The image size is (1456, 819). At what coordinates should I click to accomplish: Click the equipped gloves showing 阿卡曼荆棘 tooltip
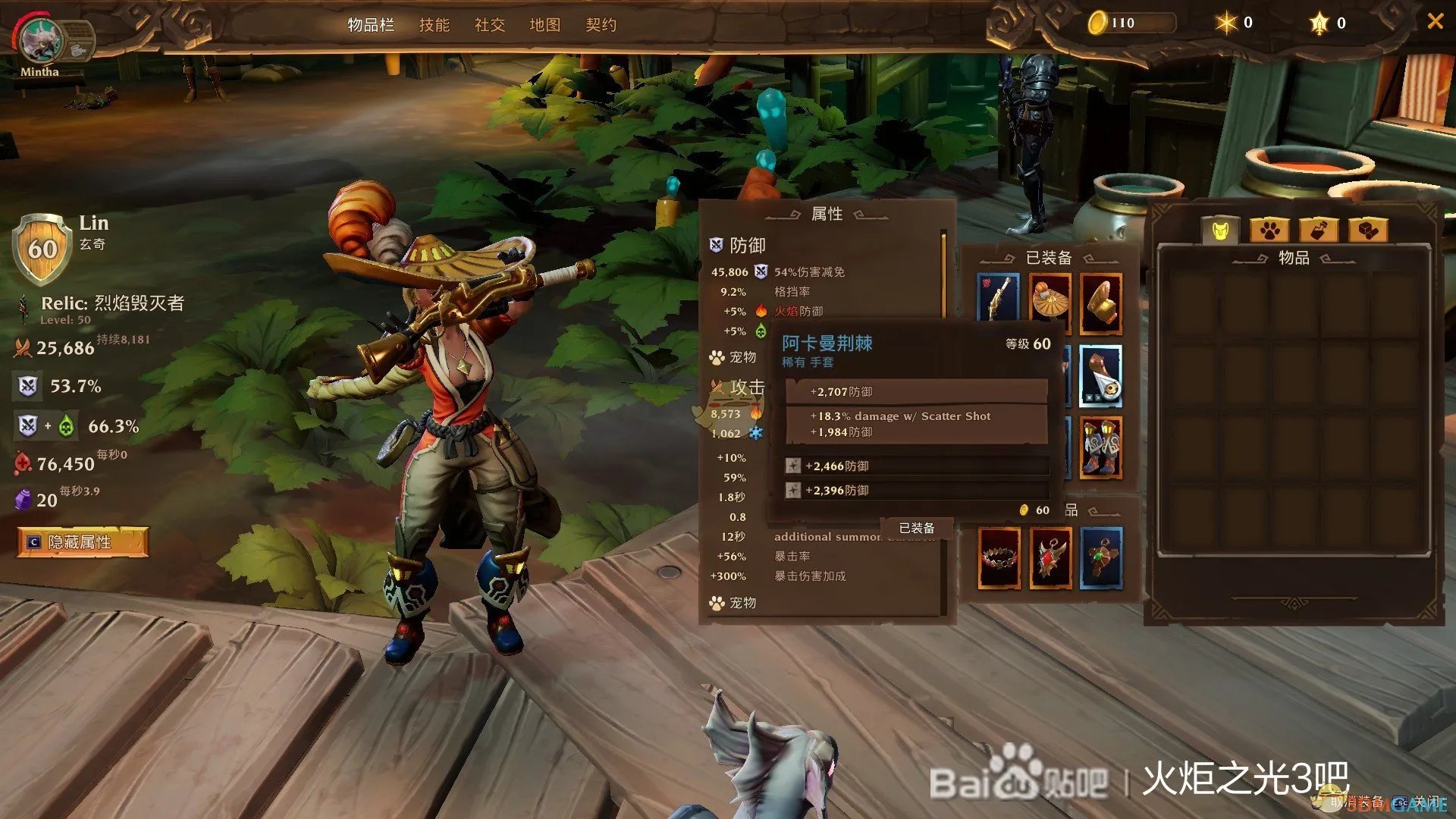tap(1101, 303)
